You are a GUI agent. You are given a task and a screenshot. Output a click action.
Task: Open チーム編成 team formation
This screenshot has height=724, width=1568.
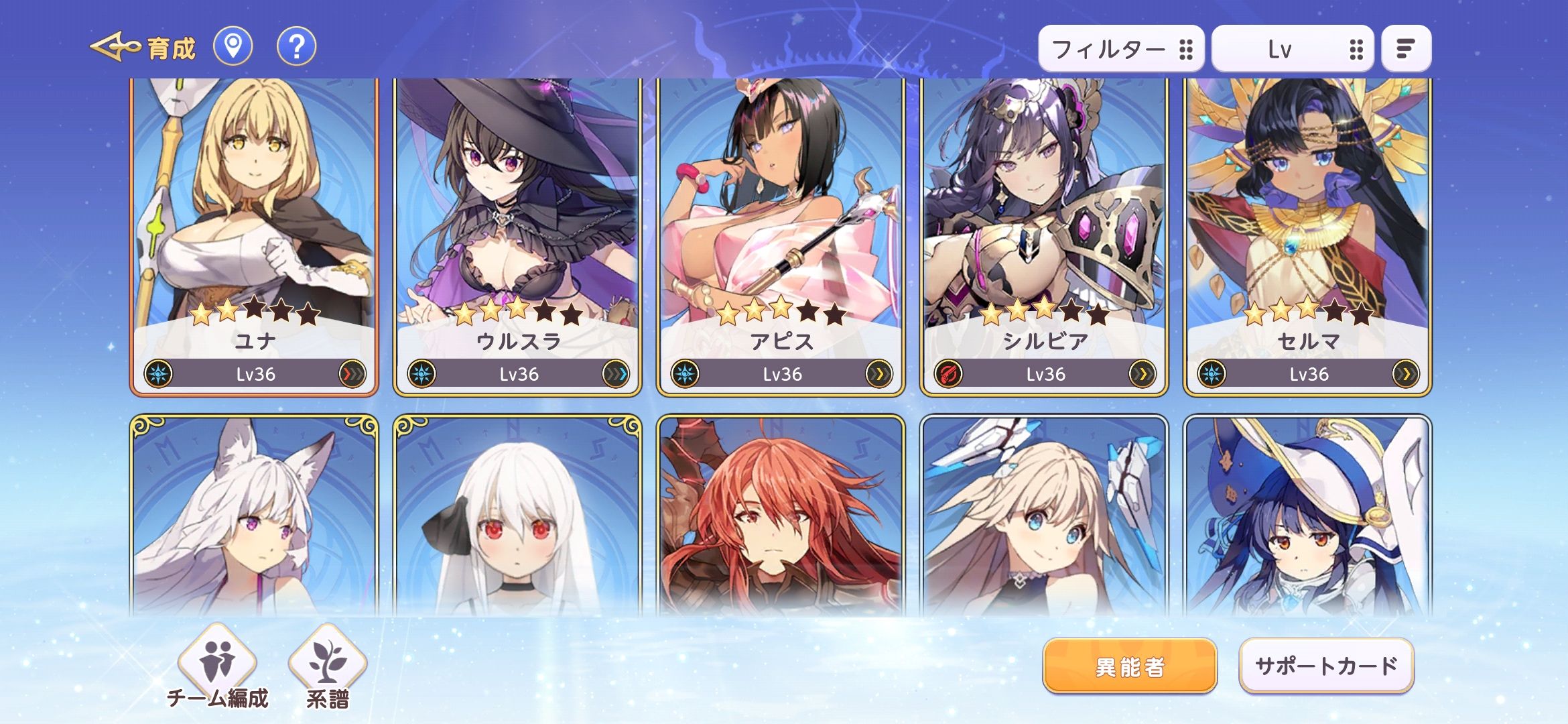[217, 667]
